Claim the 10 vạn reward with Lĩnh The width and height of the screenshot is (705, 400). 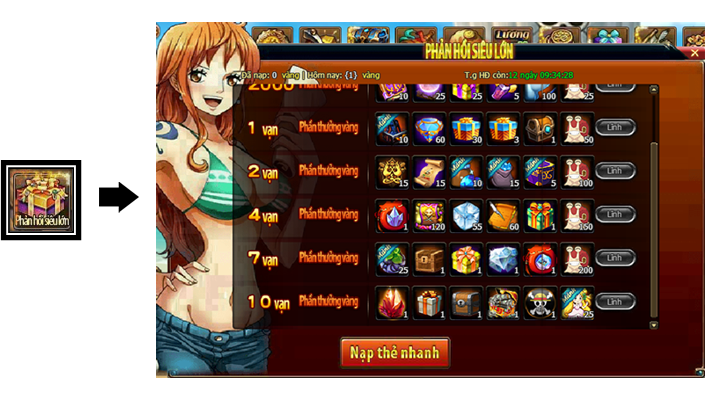coord(615,301)
